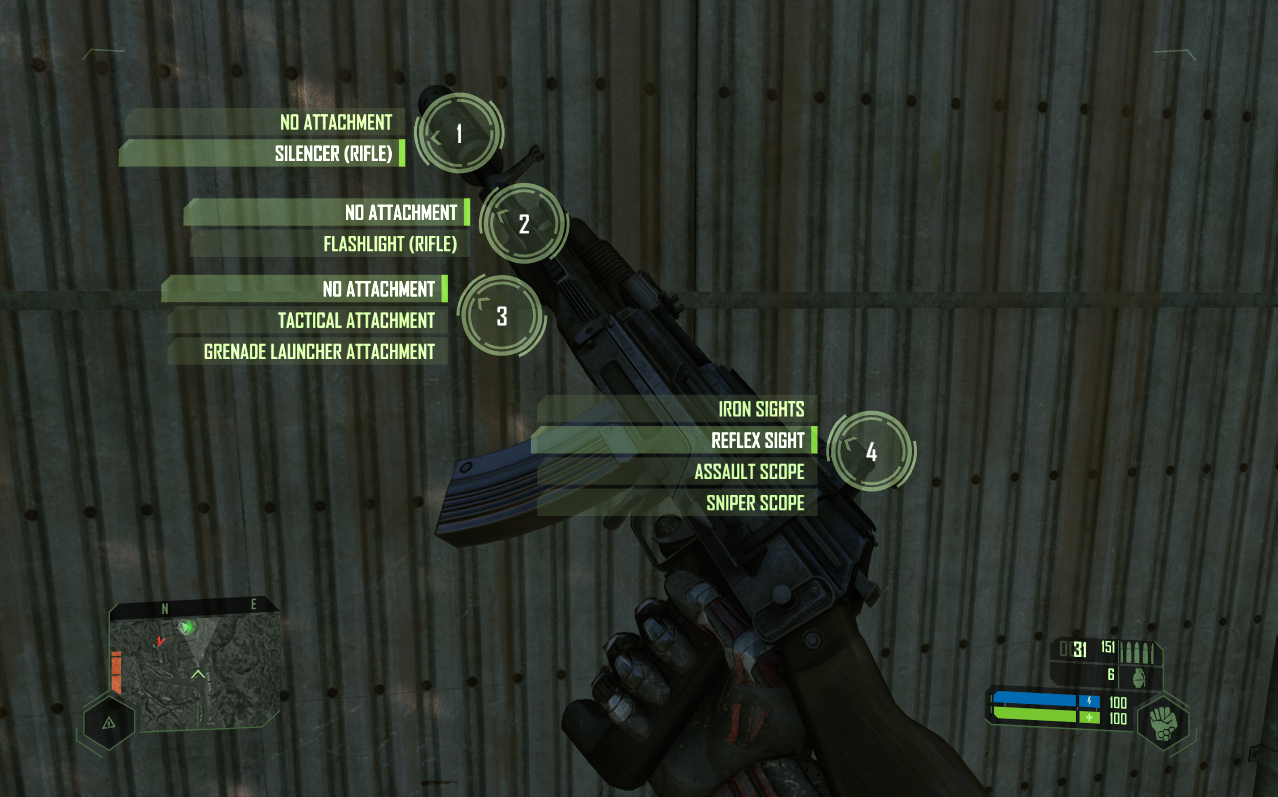The width and height of the screenshot is (1278, 797).
Task: Select No Attachment above Flashlight (Rifle)
Action: 400,213
